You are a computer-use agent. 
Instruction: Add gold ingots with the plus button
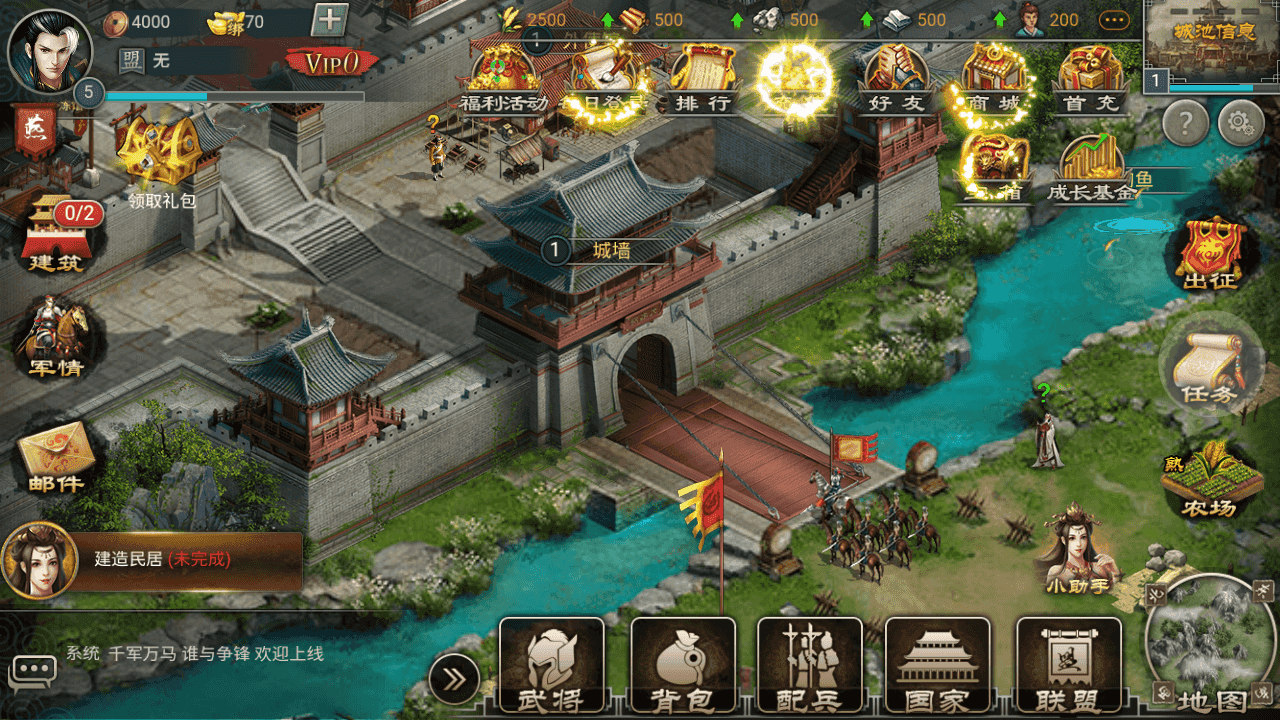point(330,20)
